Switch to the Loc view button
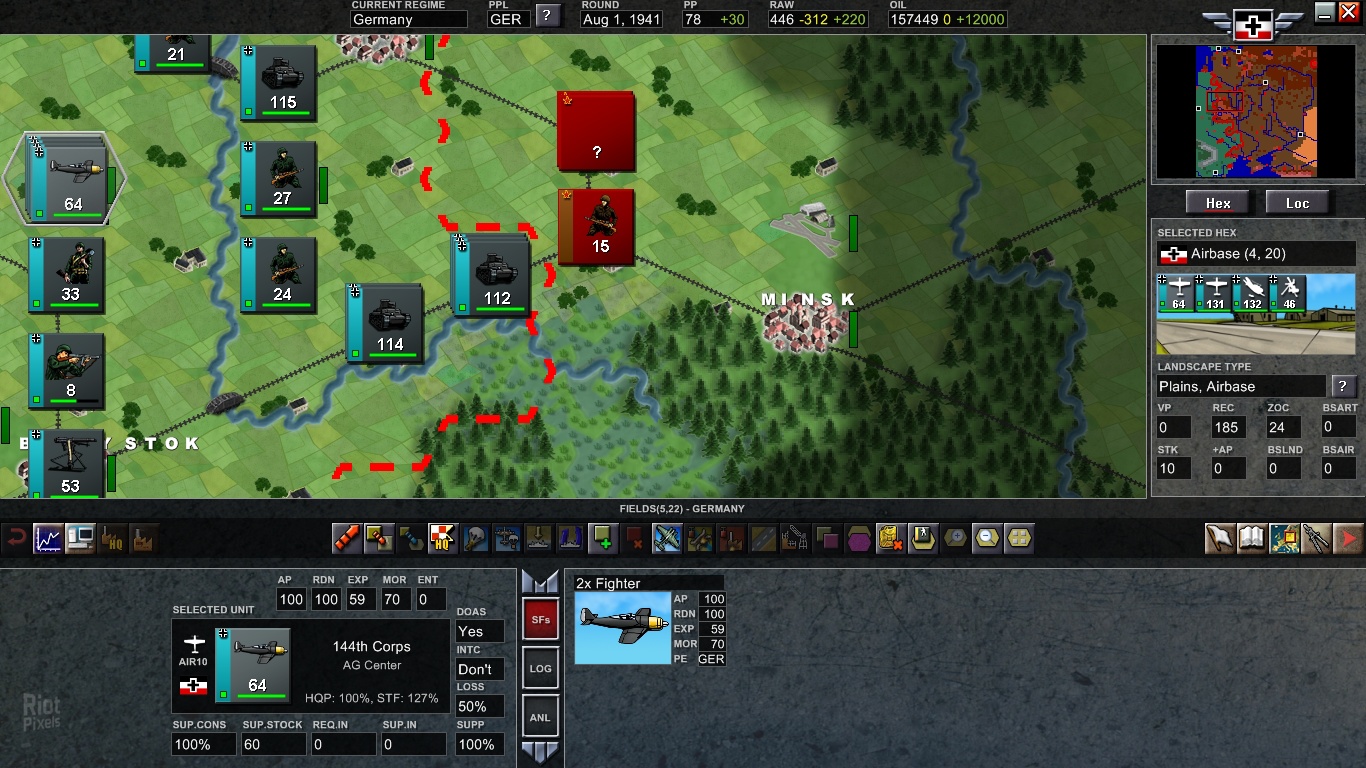 [1297, 203]
